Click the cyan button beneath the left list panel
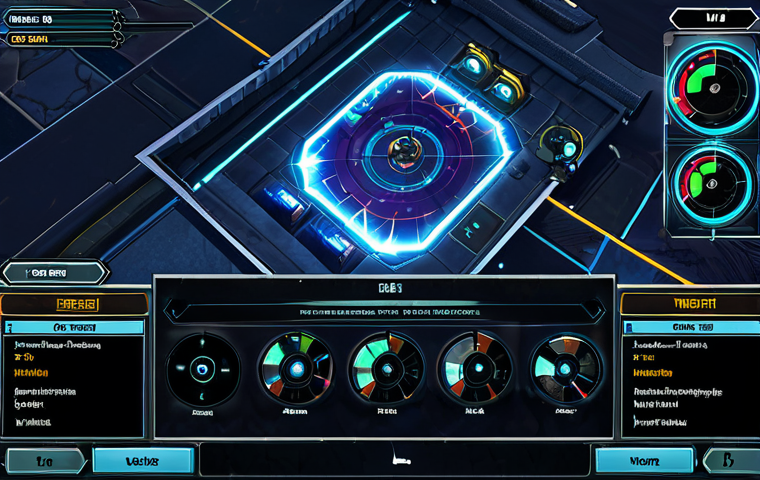 click(143, 460)
